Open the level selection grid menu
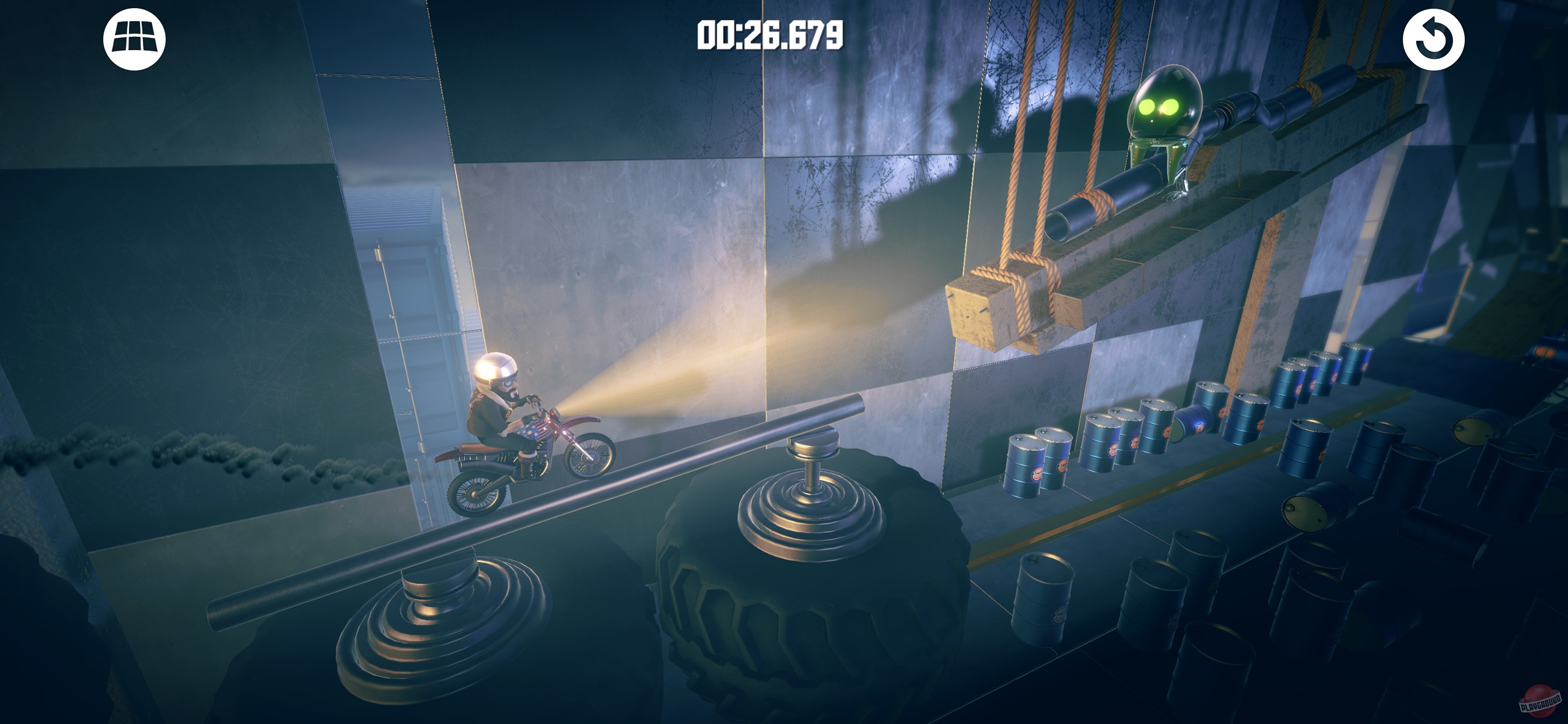 134,38
